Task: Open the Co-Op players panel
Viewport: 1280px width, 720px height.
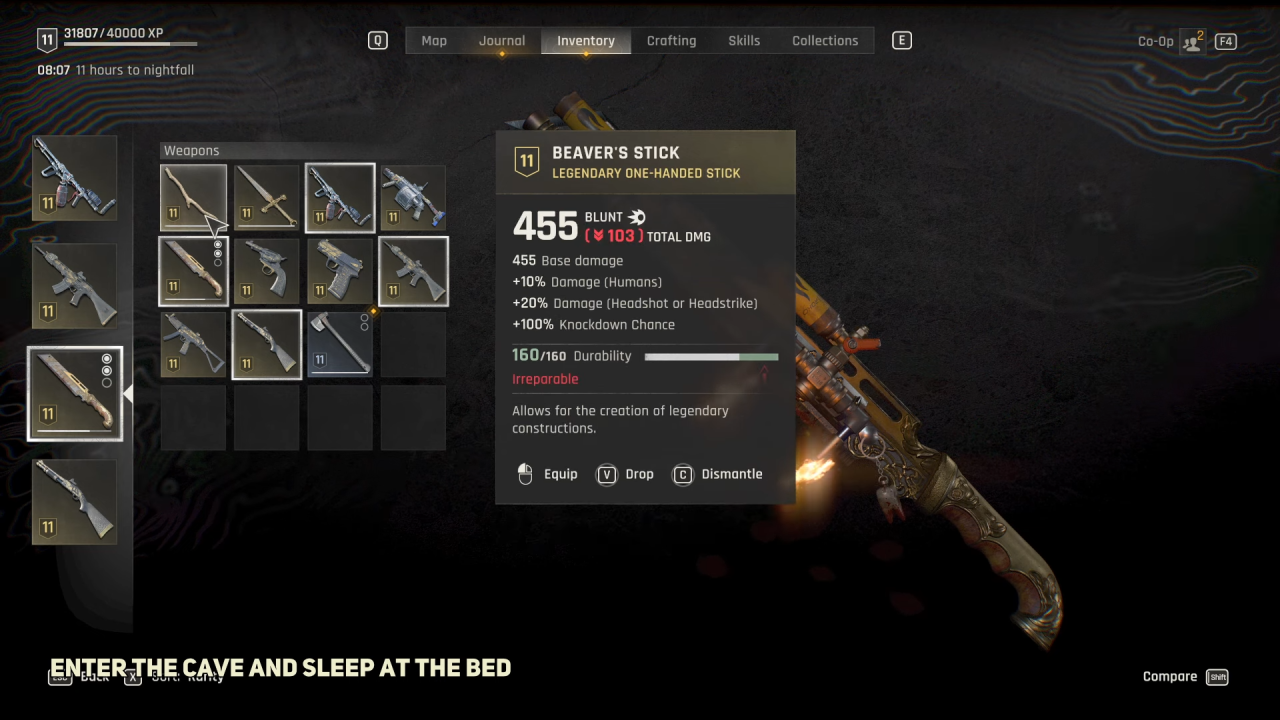Action: [x=1192, y=42]
